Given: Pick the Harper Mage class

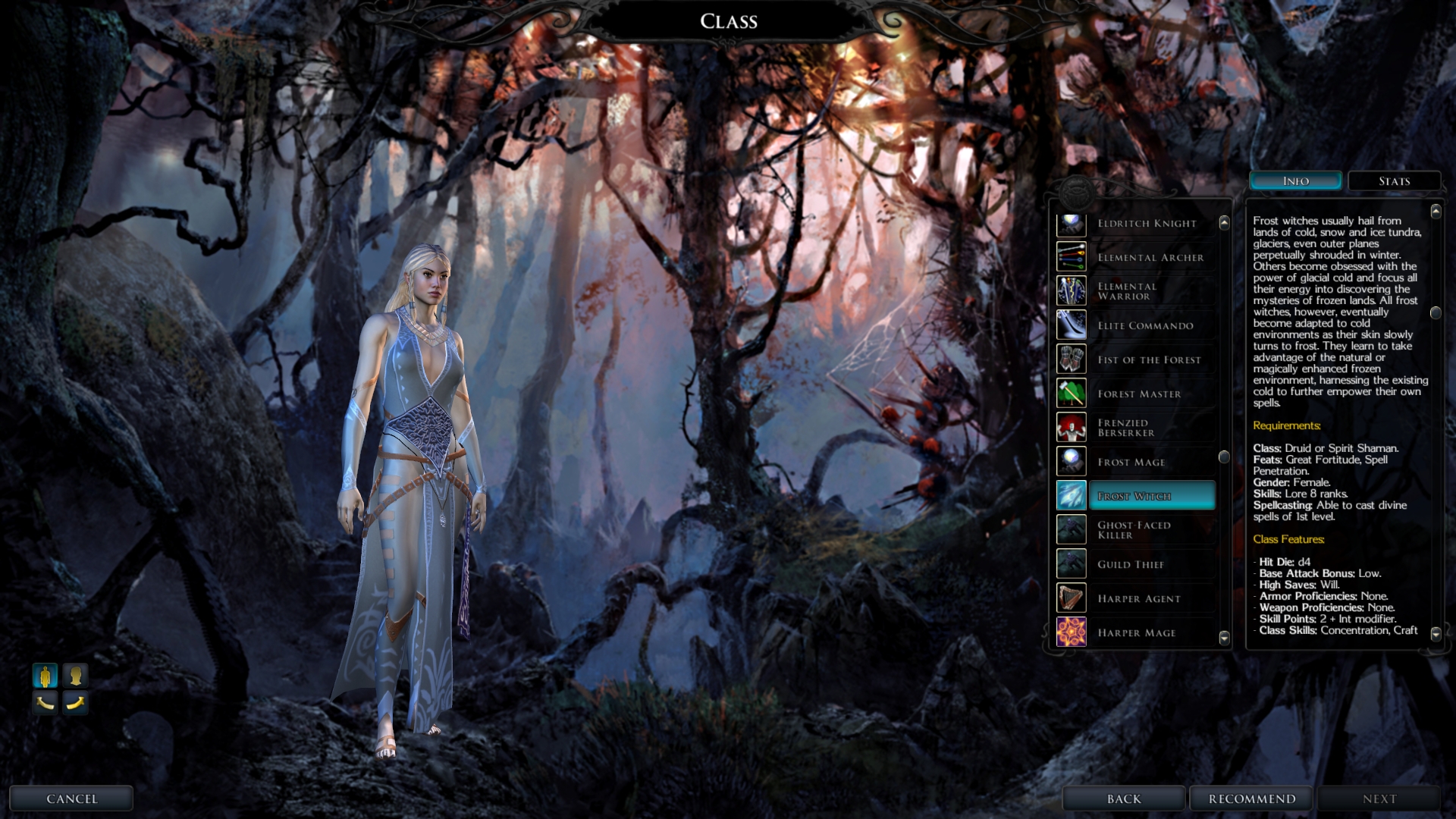Looking at the screenshot, I should (1136, 633).
